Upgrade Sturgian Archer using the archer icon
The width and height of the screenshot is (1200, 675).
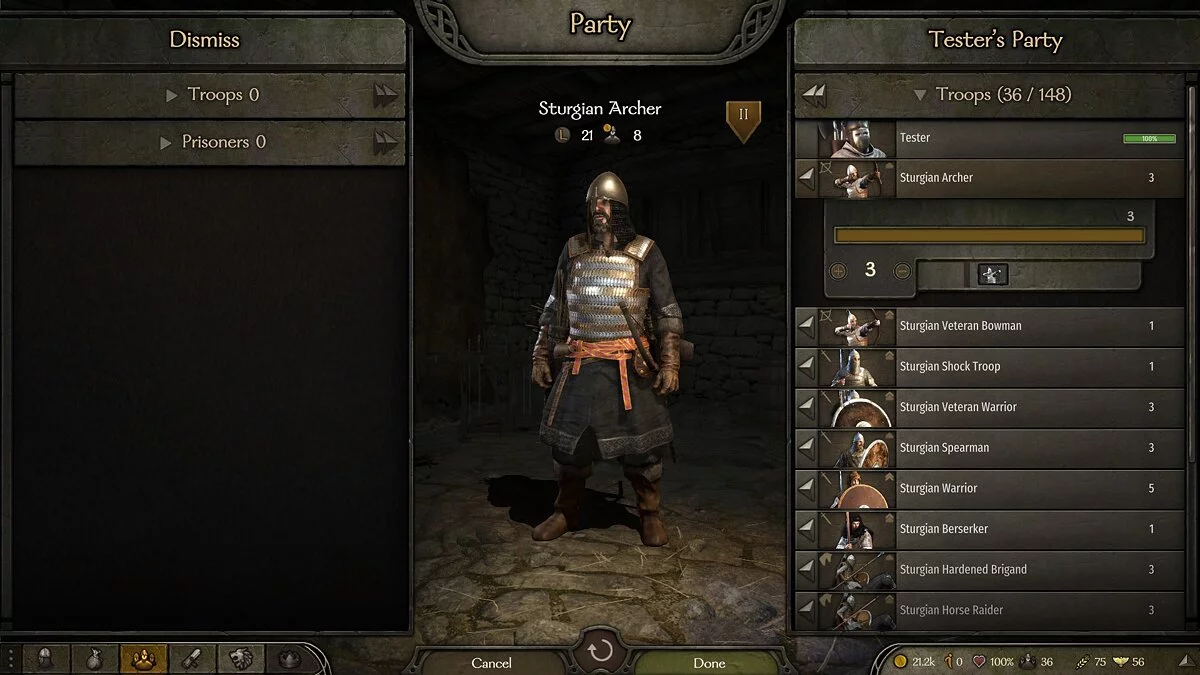pos(993,274)
